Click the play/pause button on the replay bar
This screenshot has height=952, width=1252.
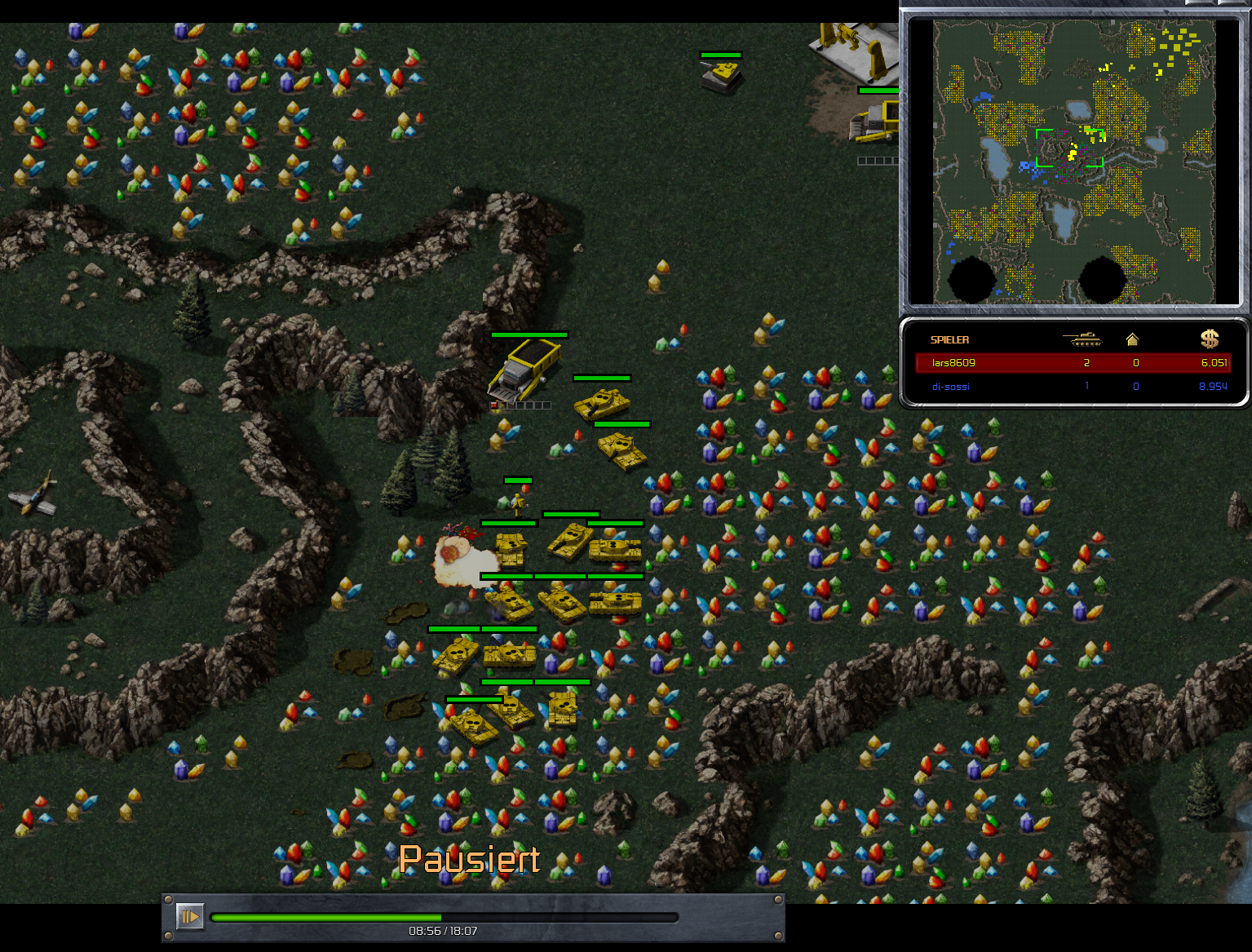click(190, 916)
